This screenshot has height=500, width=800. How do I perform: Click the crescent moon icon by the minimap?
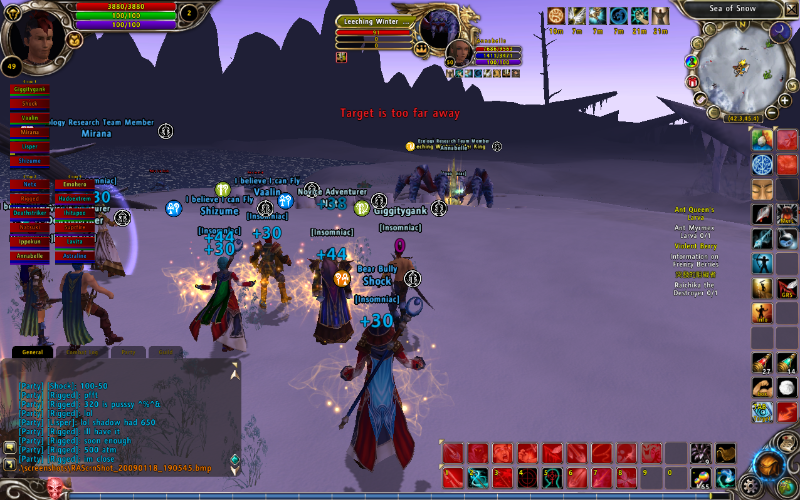781,32
